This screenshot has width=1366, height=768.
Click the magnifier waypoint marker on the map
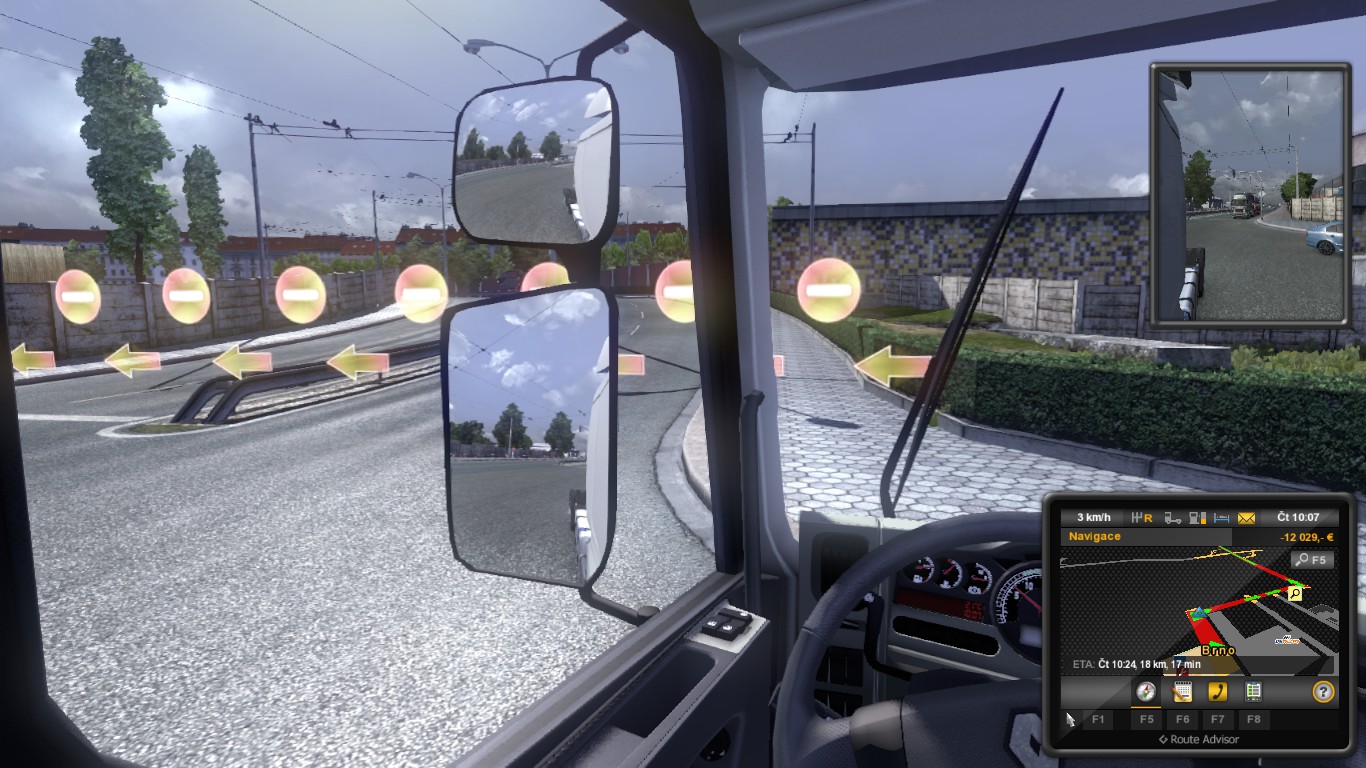1294,593
